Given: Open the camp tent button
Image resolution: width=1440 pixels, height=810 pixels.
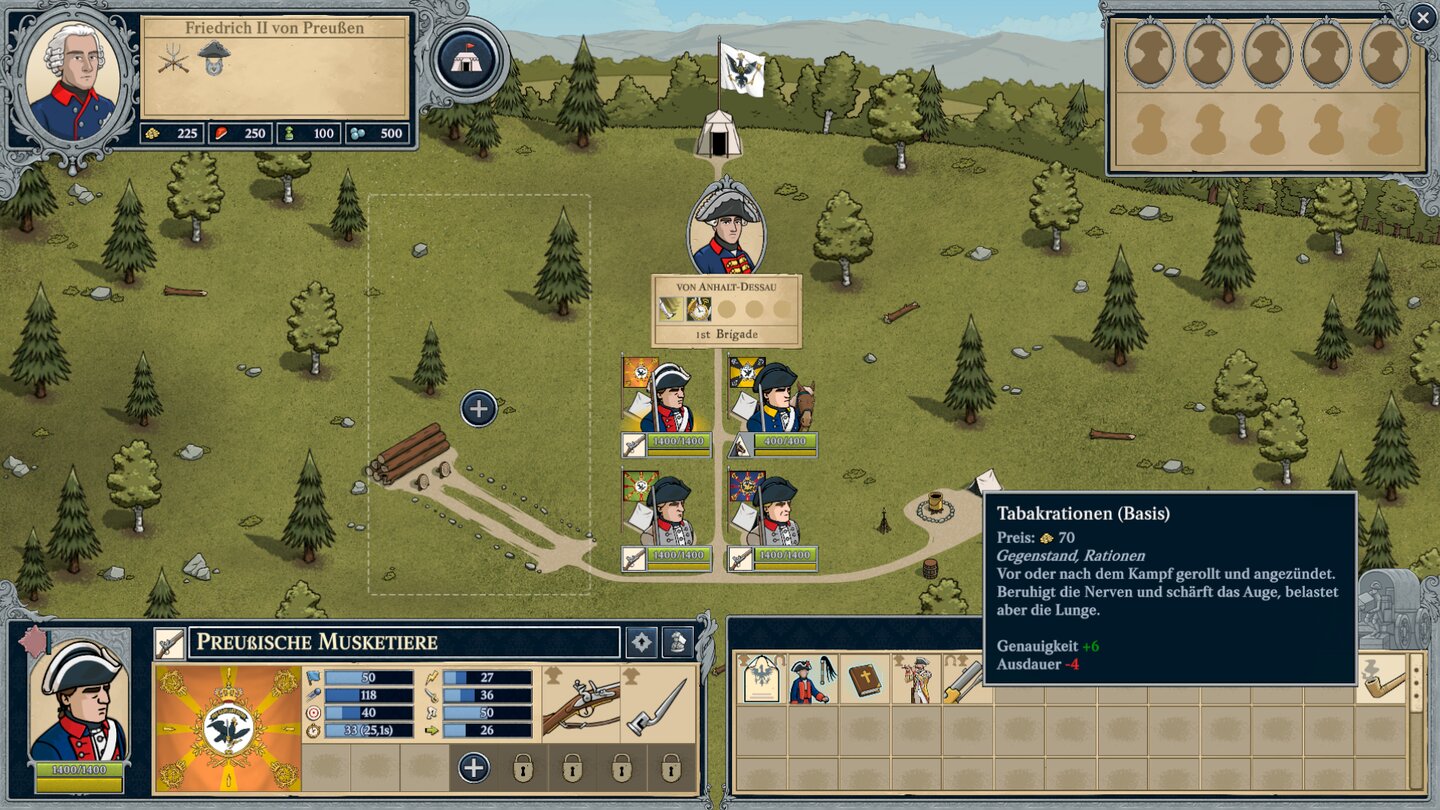Looking at the screenshot, I should (467, 59).
